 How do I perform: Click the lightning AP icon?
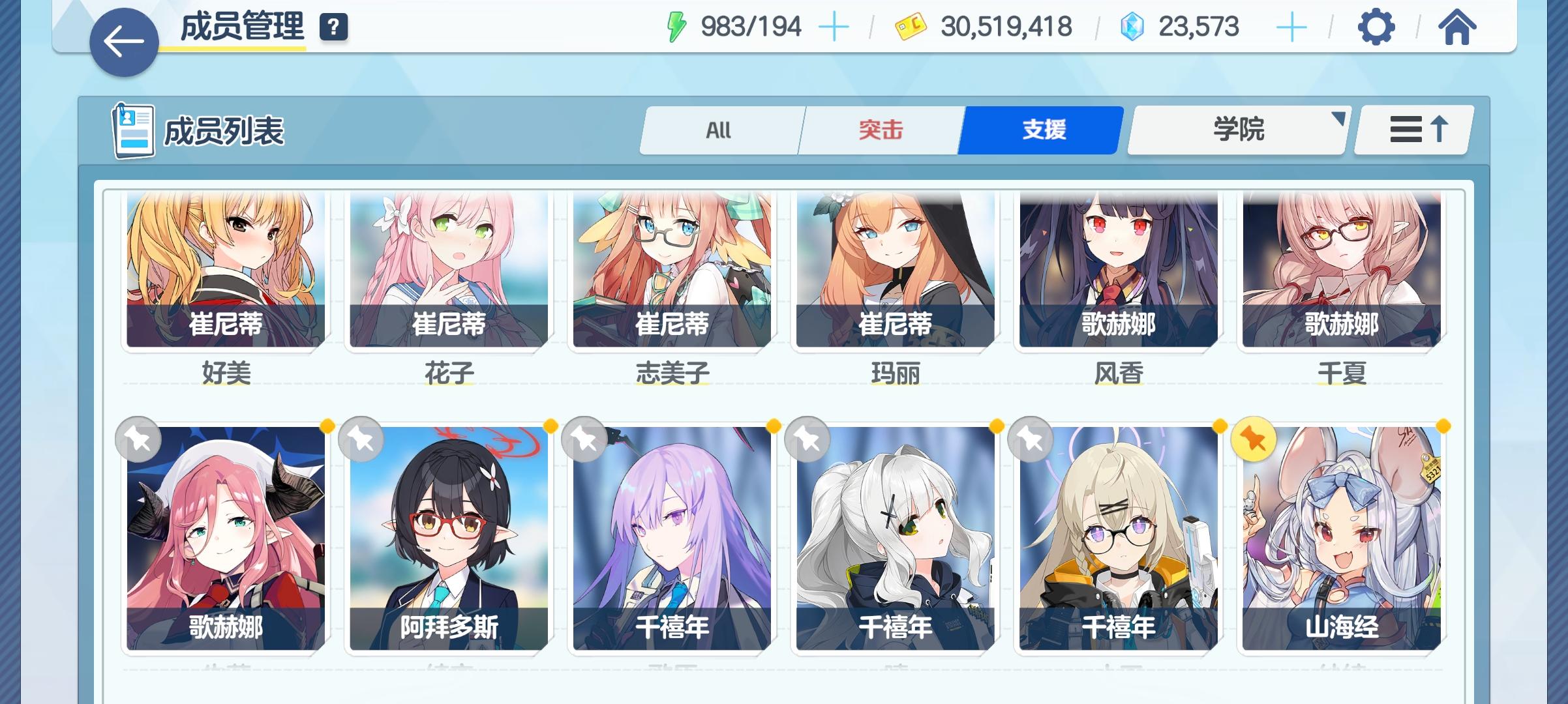point(678,26)
